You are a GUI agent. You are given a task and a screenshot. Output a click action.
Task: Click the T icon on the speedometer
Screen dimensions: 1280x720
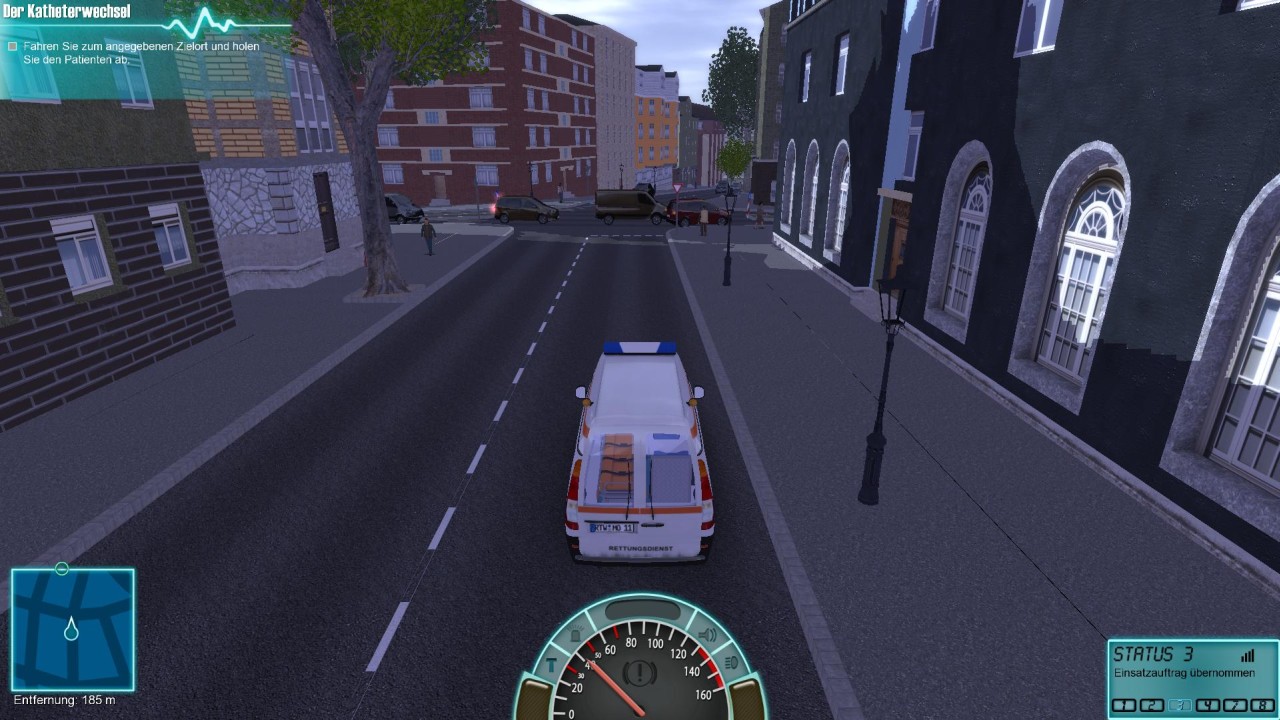(551, 663)
